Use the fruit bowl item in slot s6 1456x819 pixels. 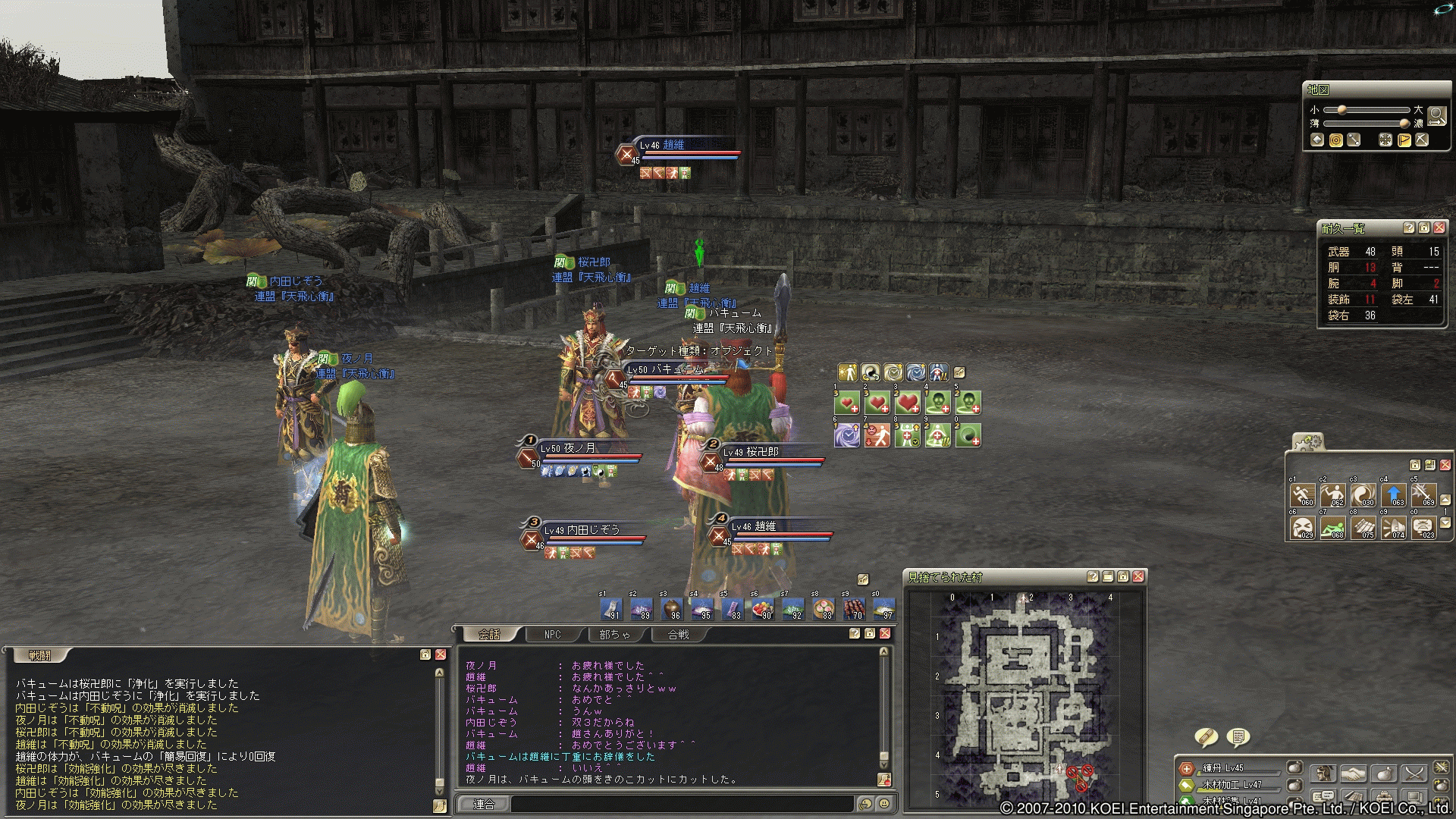pos(762,608)
